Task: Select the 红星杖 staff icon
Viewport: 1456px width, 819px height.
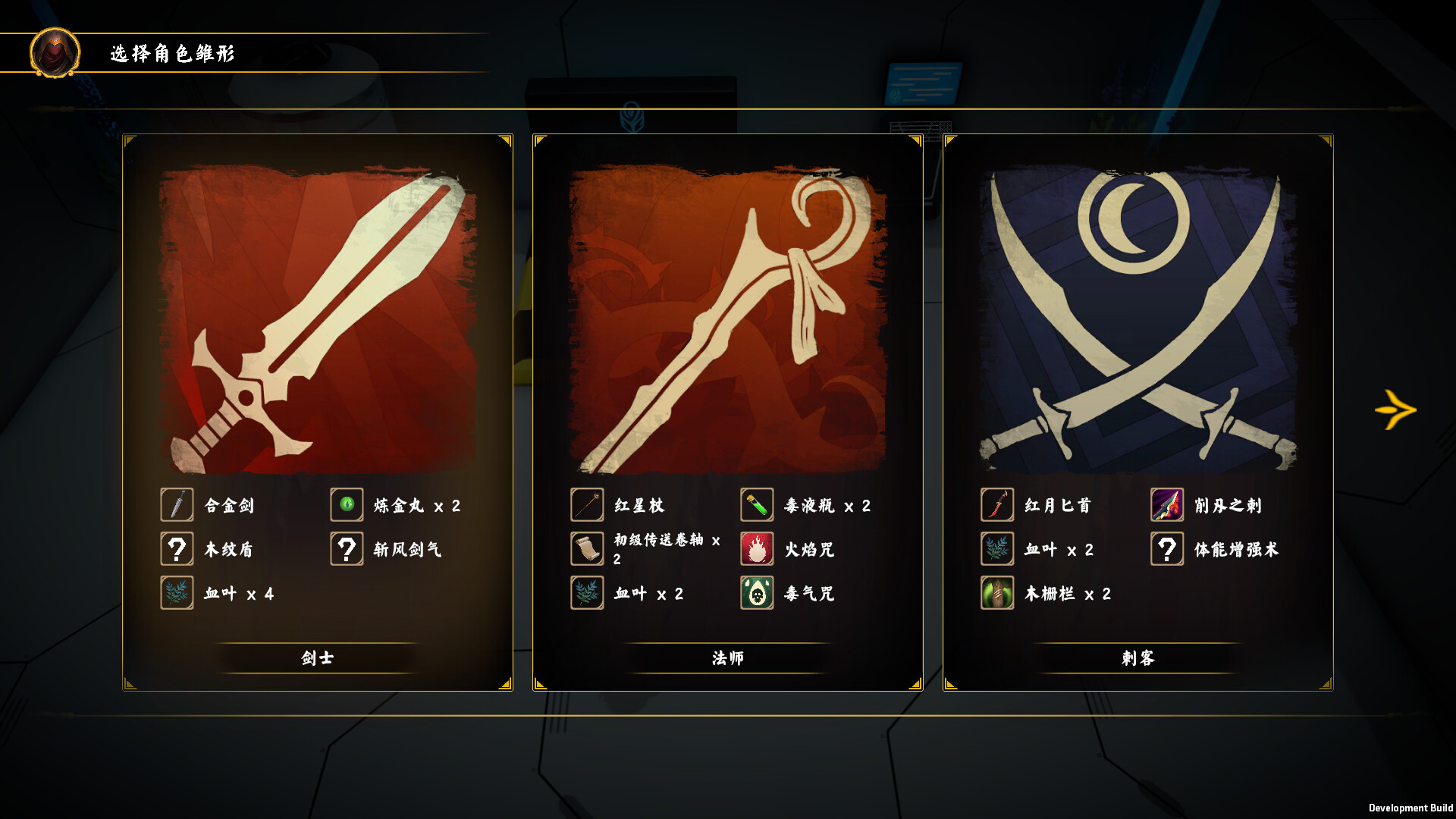Action: pos(587,505)
